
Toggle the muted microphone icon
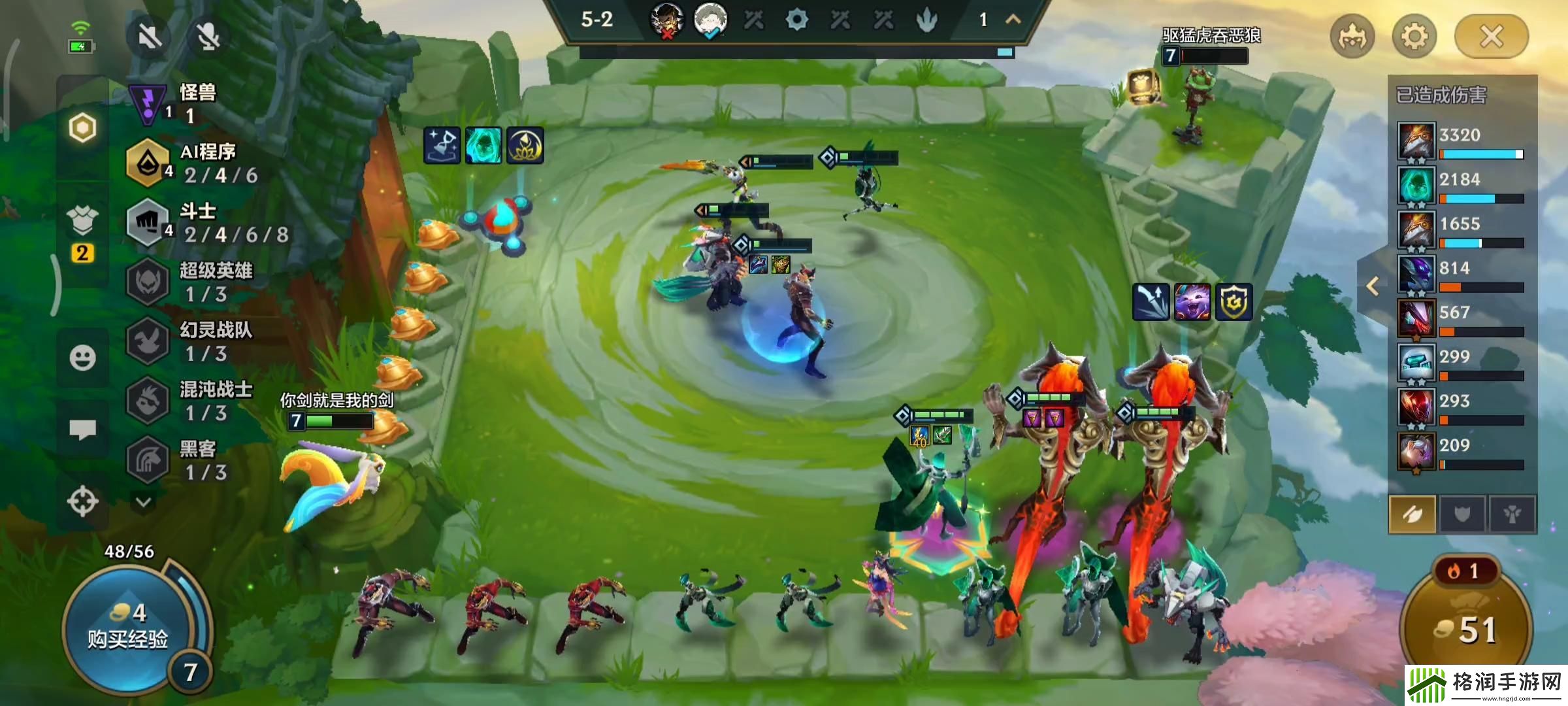coord(208,37)
